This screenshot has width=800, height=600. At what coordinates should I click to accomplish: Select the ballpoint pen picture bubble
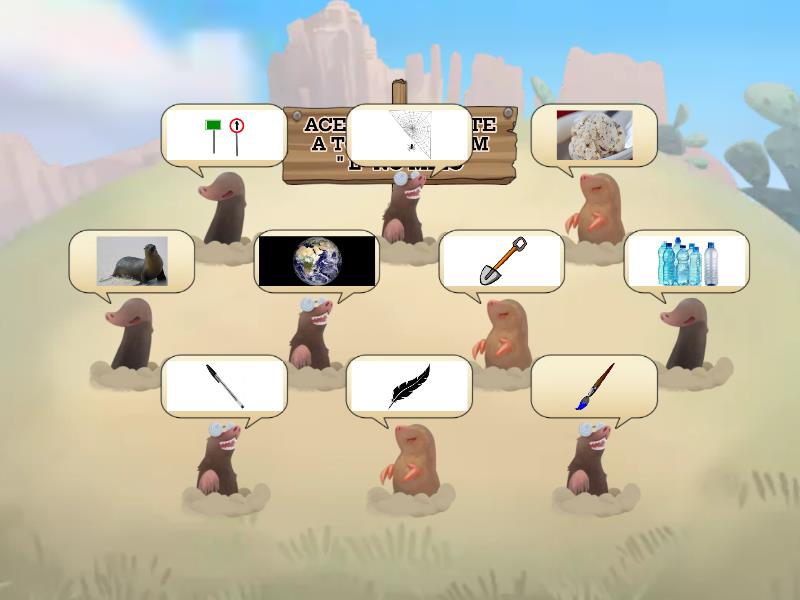tap(224, 386)
